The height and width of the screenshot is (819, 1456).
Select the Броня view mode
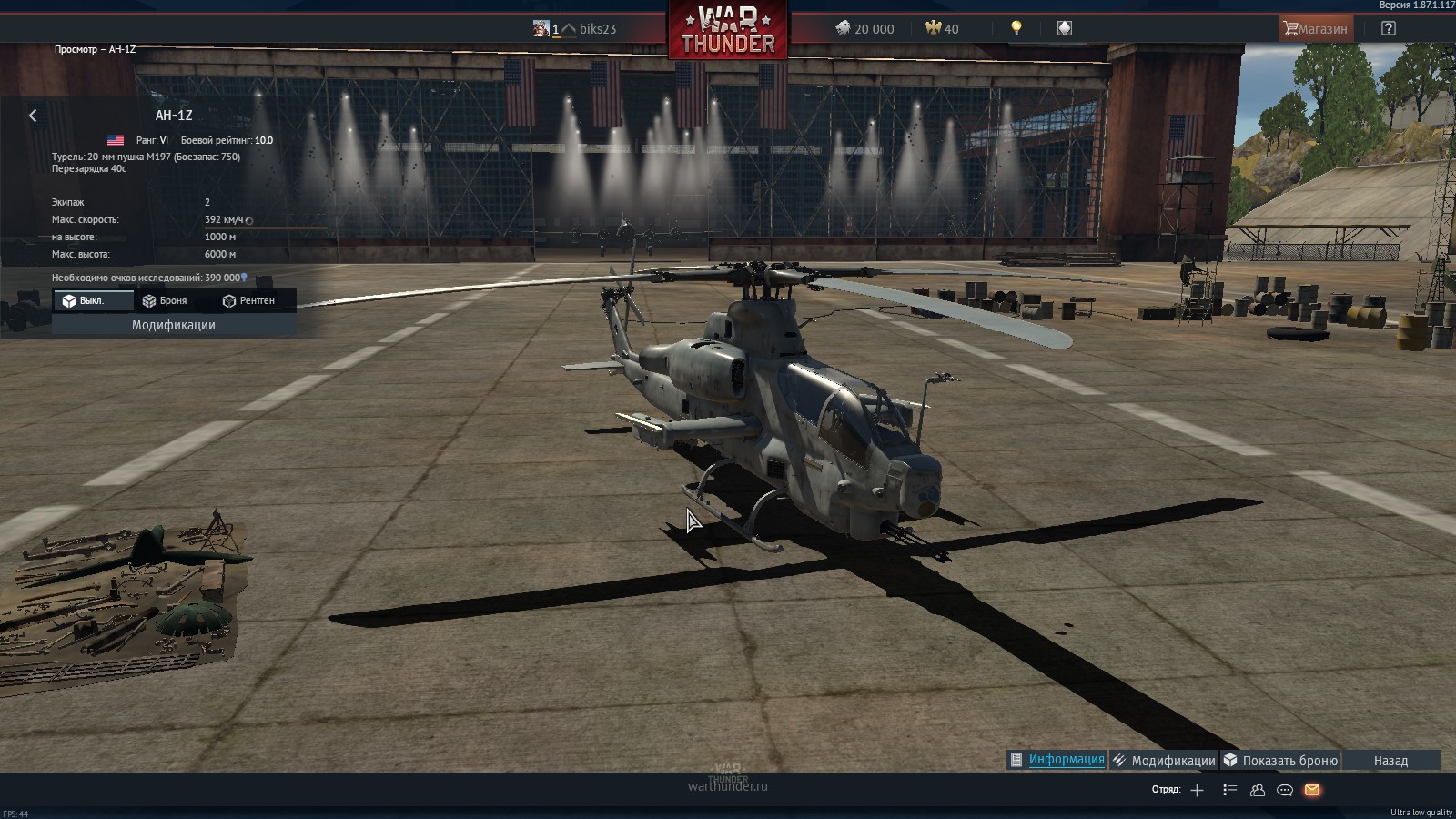(x=167, y=300)
